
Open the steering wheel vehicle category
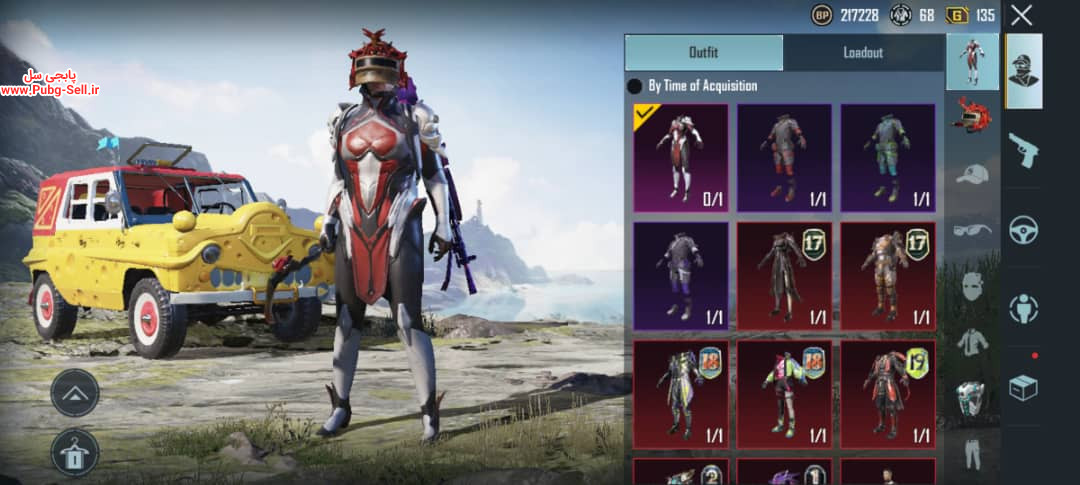click(1023, 230)
